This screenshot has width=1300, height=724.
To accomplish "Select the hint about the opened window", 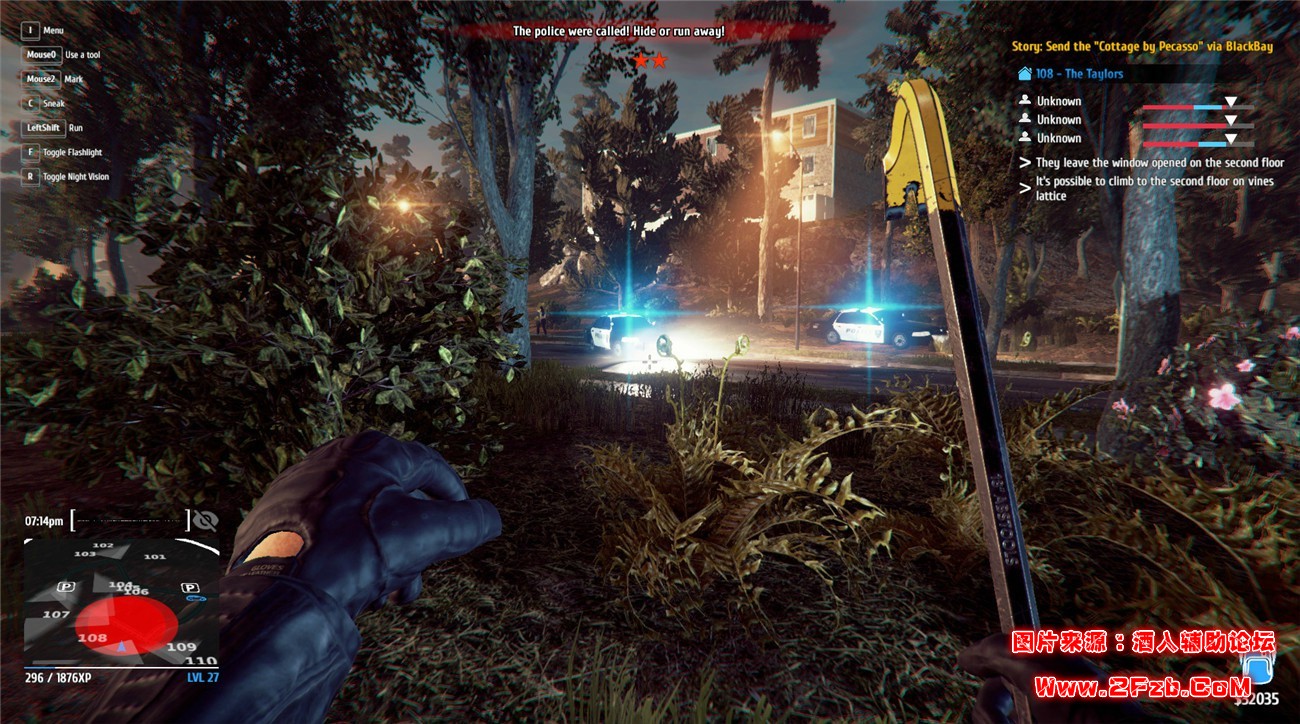I will pos(1159,162).
